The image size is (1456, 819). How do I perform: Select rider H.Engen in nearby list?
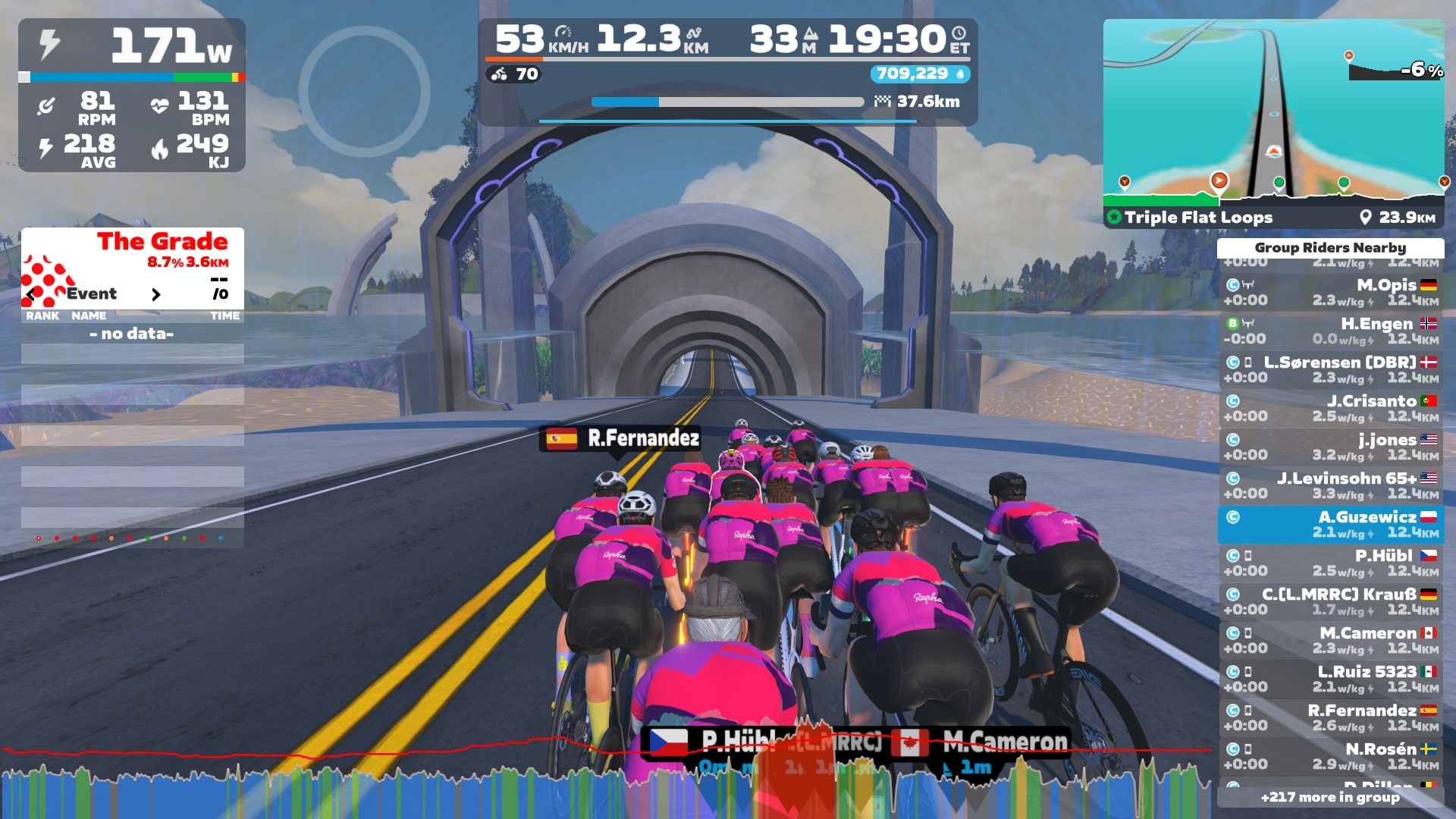1331,331
